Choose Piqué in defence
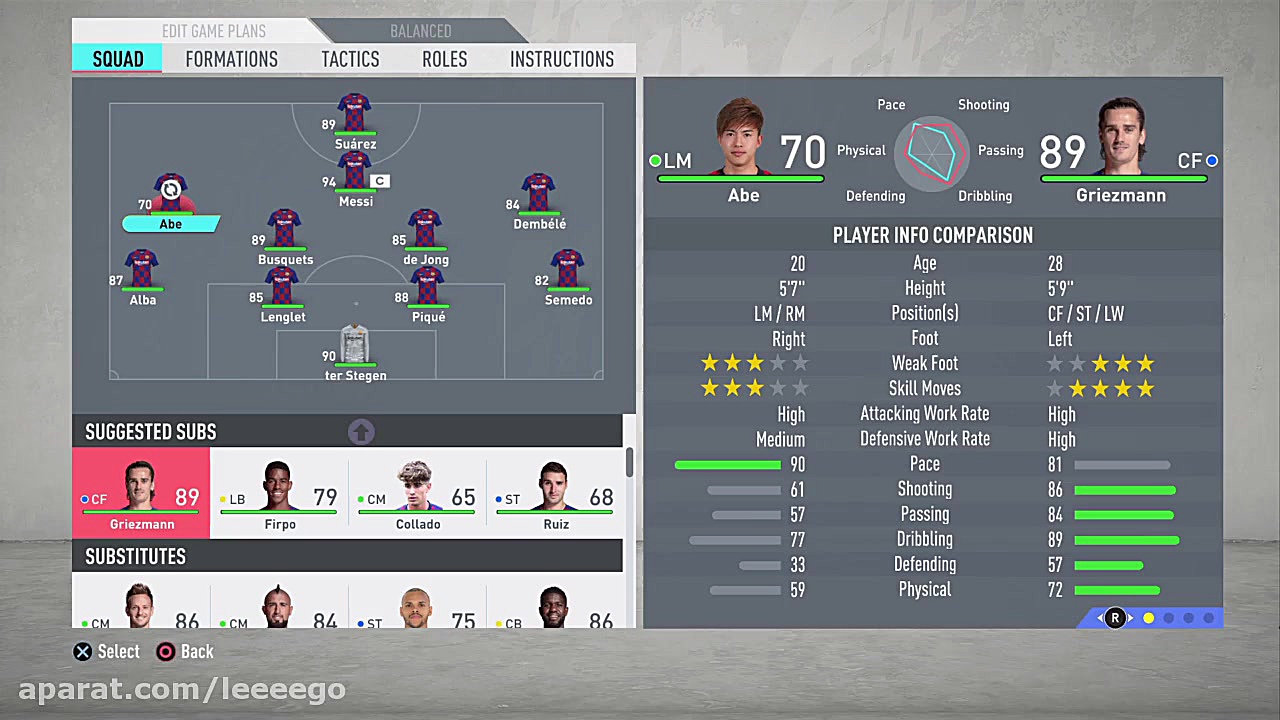Viewport: 1280px width, 720px height. 428,289
